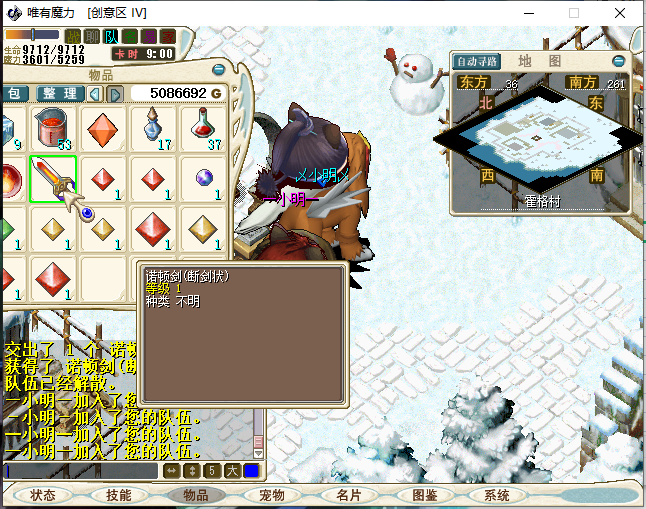Screen dimensions: 646x509
Task: Minimize the map panel with its blue button
Action: [x=618, y=61]
